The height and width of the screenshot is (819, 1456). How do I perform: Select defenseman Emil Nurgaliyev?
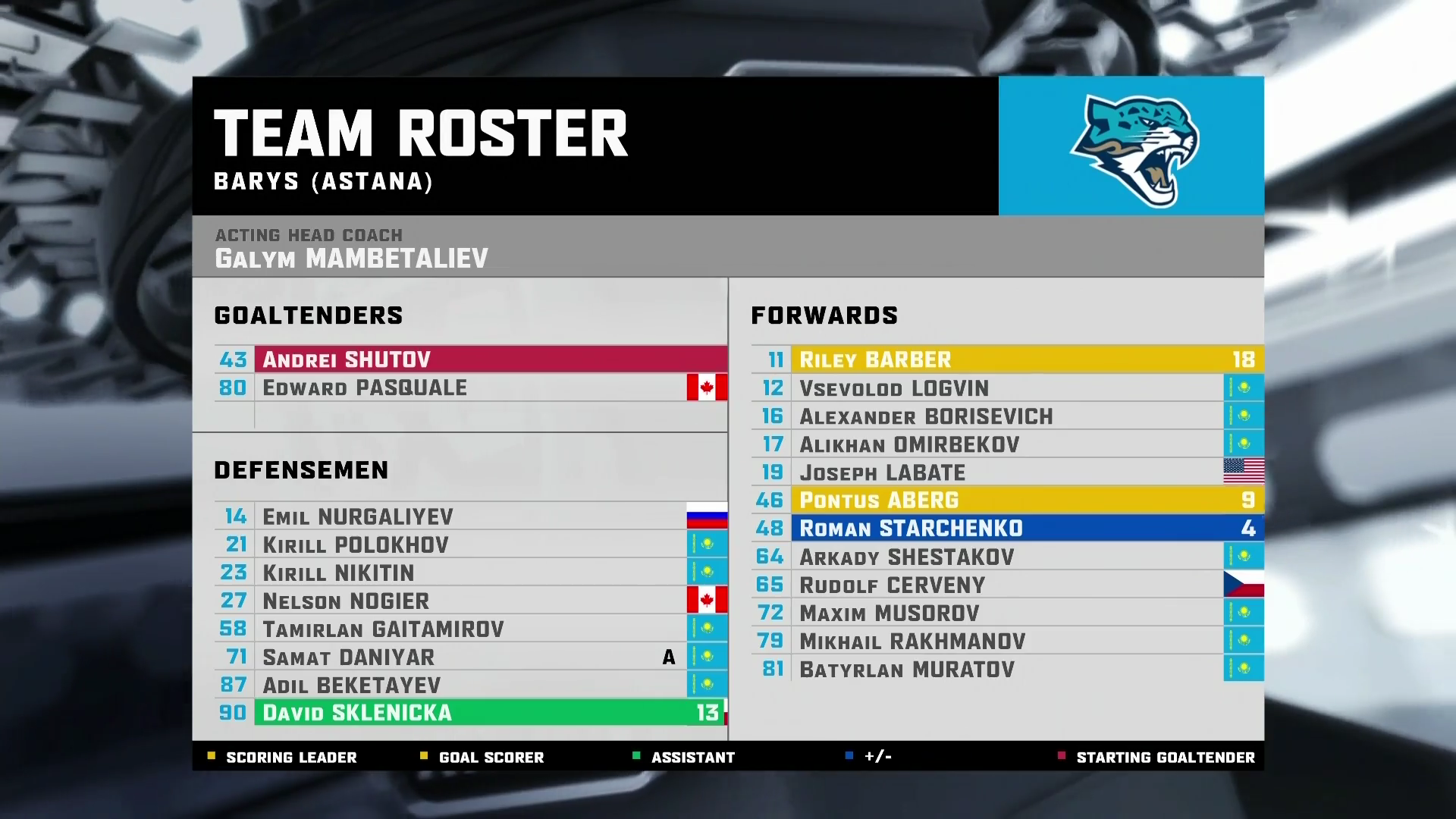470,516
